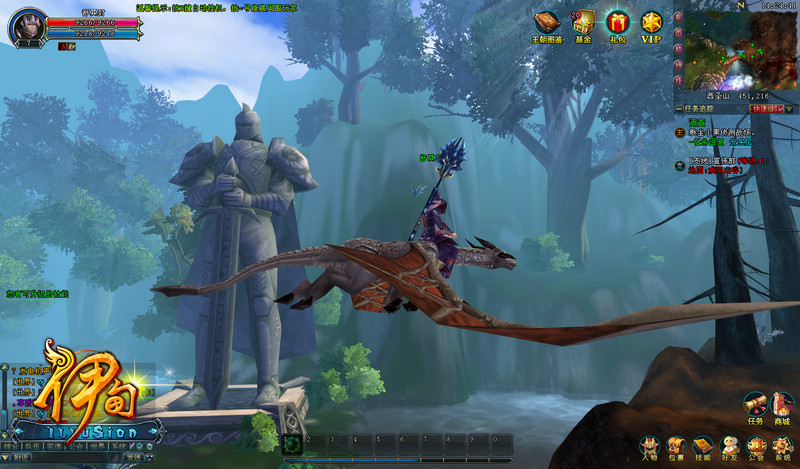Viewport: 800px width, 469px height.
Task: Open the 包裹 inventory bag
Action: [x=676, y=446]
